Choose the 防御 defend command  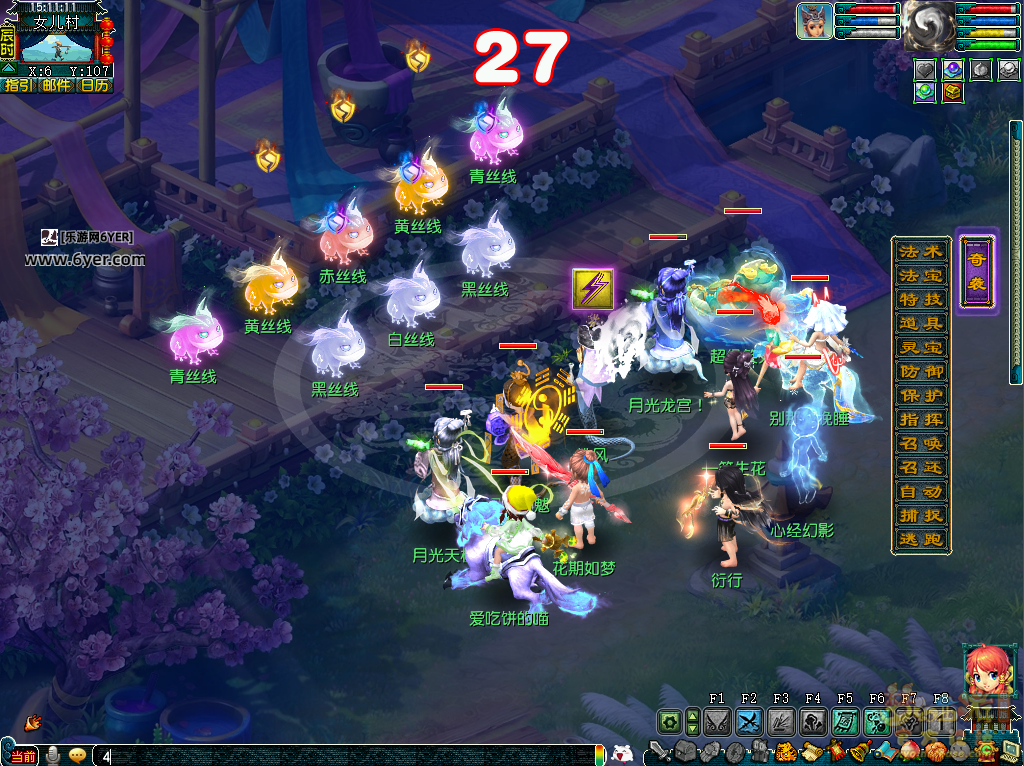click(x=920, y=372)
